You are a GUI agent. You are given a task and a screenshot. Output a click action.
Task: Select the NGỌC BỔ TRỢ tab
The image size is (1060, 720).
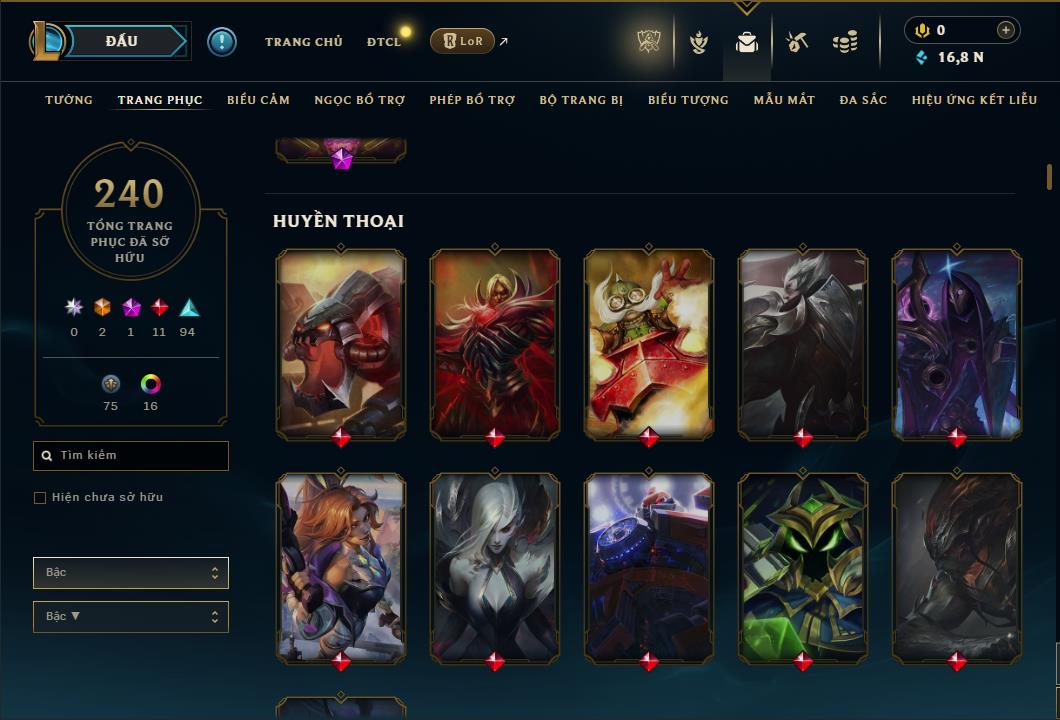pyautogui.click(x=359, y=100)
